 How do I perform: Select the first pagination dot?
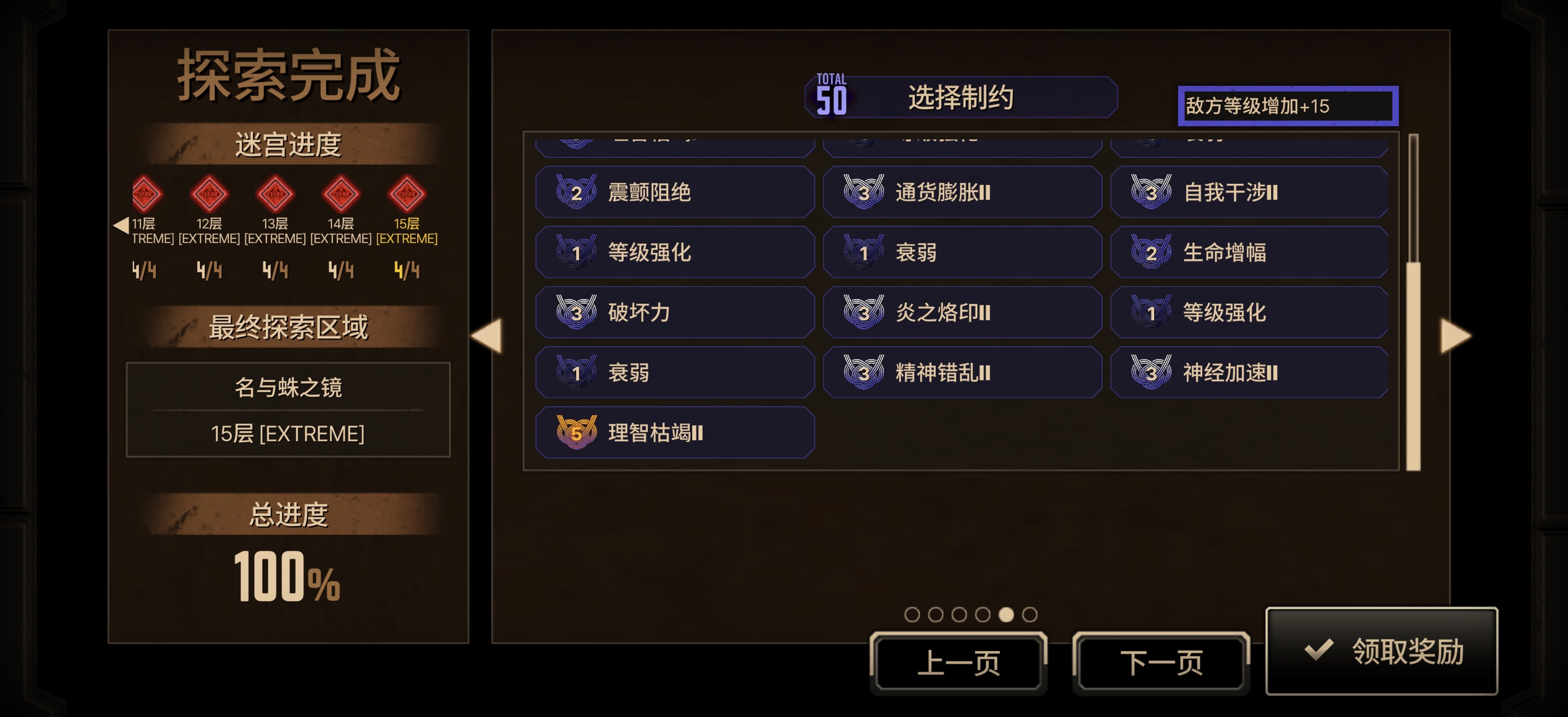coord(911,614)
